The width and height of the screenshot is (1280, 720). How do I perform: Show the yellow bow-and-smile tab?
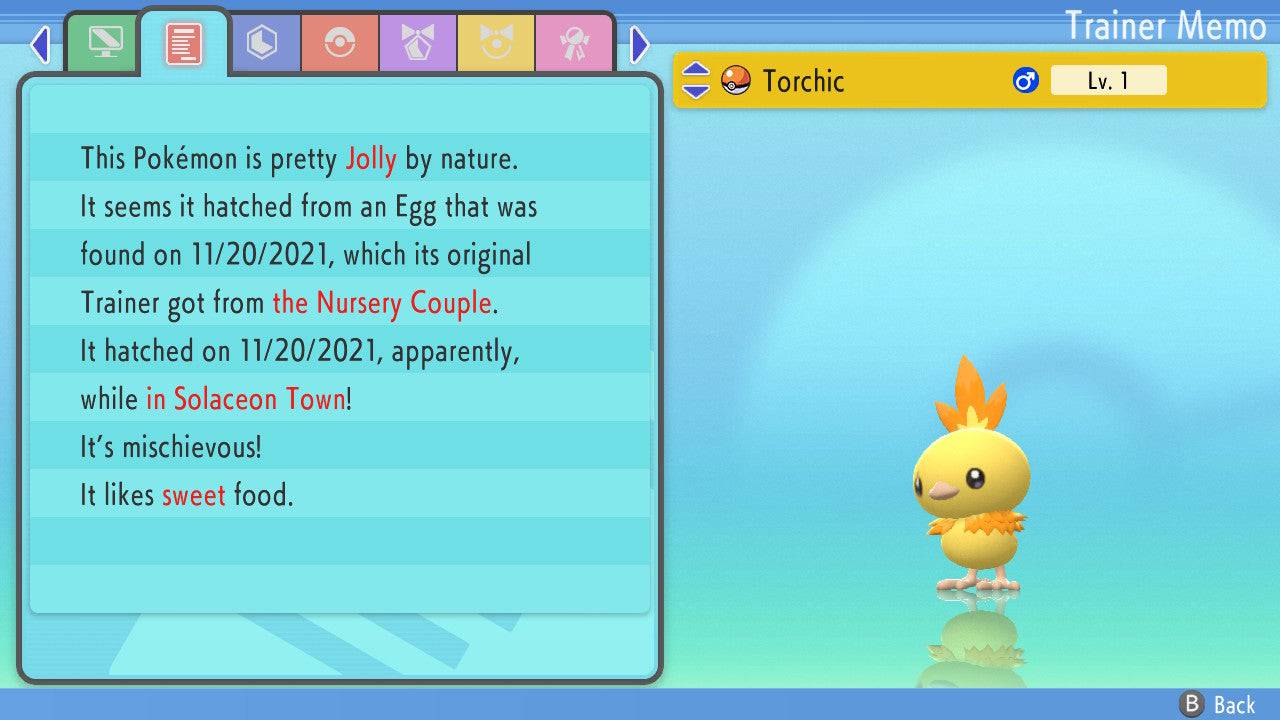(x=496, y=43)
